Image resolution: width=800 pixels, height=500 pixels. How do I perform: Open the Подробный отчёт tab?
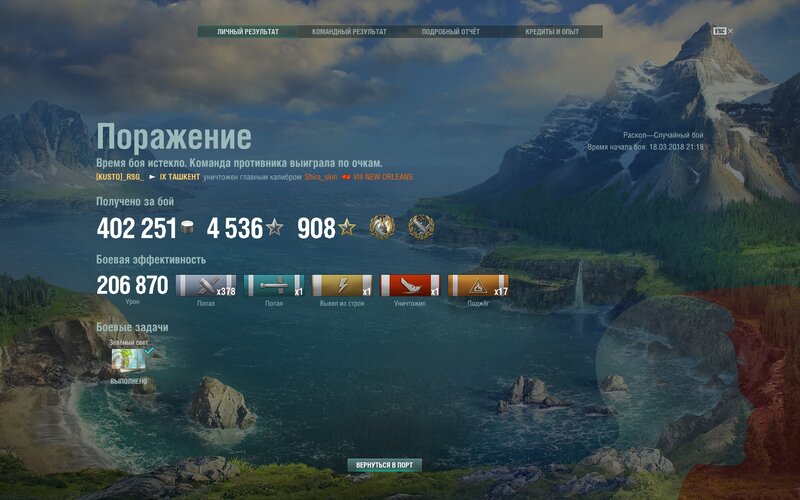450,32
